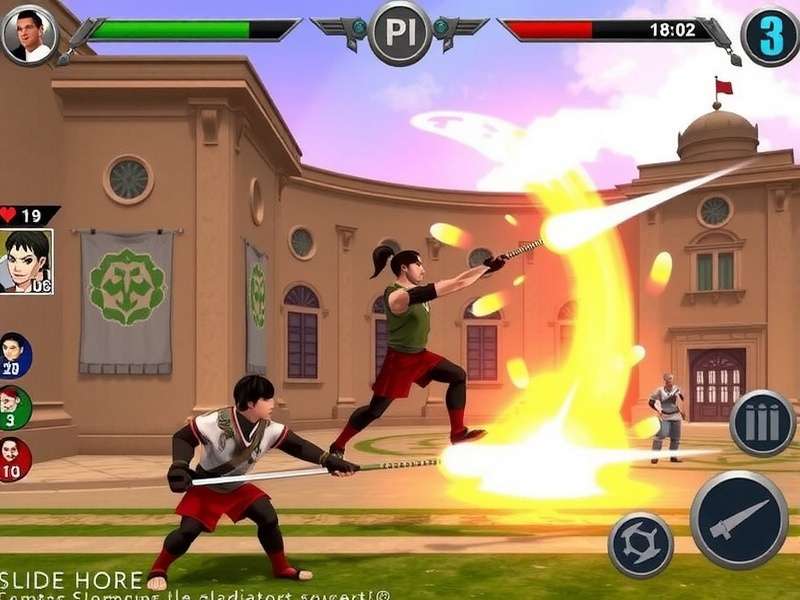This screenshot has width=800, height=600.
Task: Select the square fighter portrait under the heart
Action: click(27, 262)
